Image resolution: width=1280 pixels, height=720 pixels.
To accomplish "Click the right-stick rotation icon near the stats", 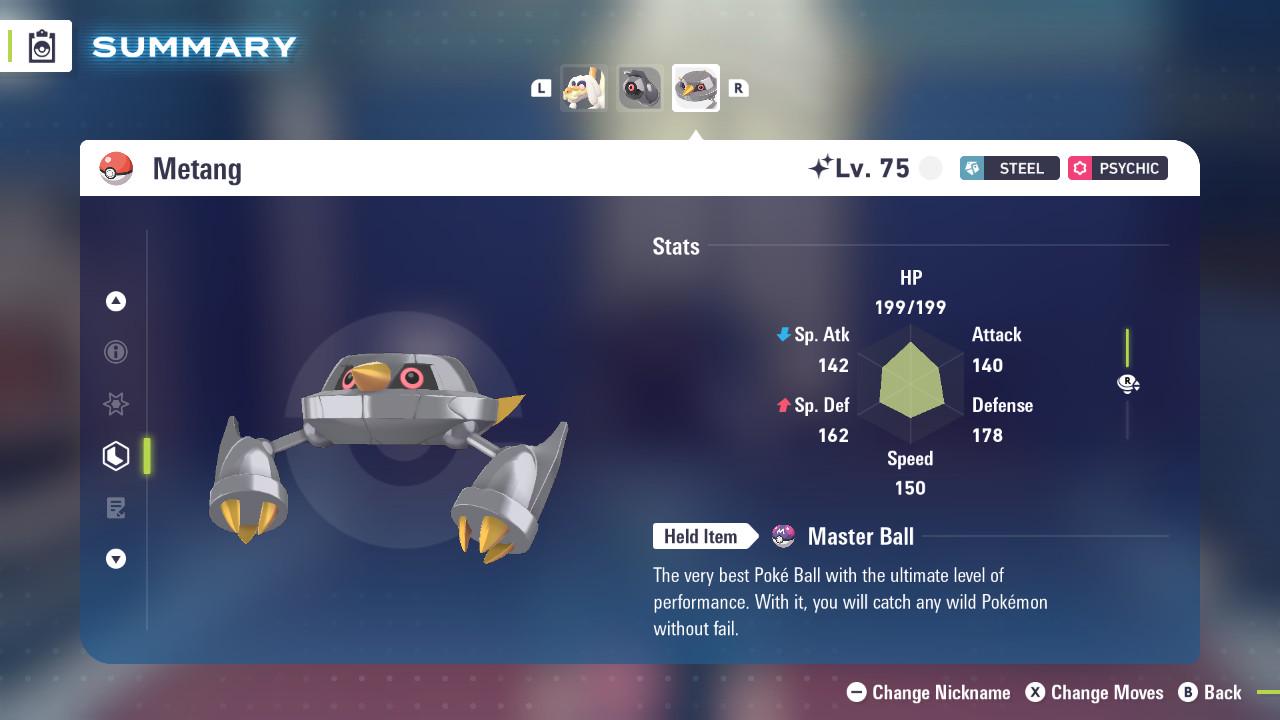I will tap(1128, 383).
